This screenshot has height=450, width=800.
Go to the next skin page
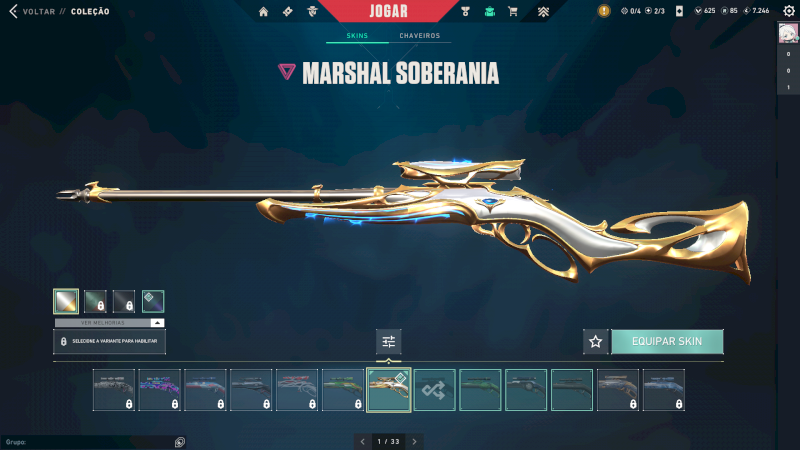415,441
